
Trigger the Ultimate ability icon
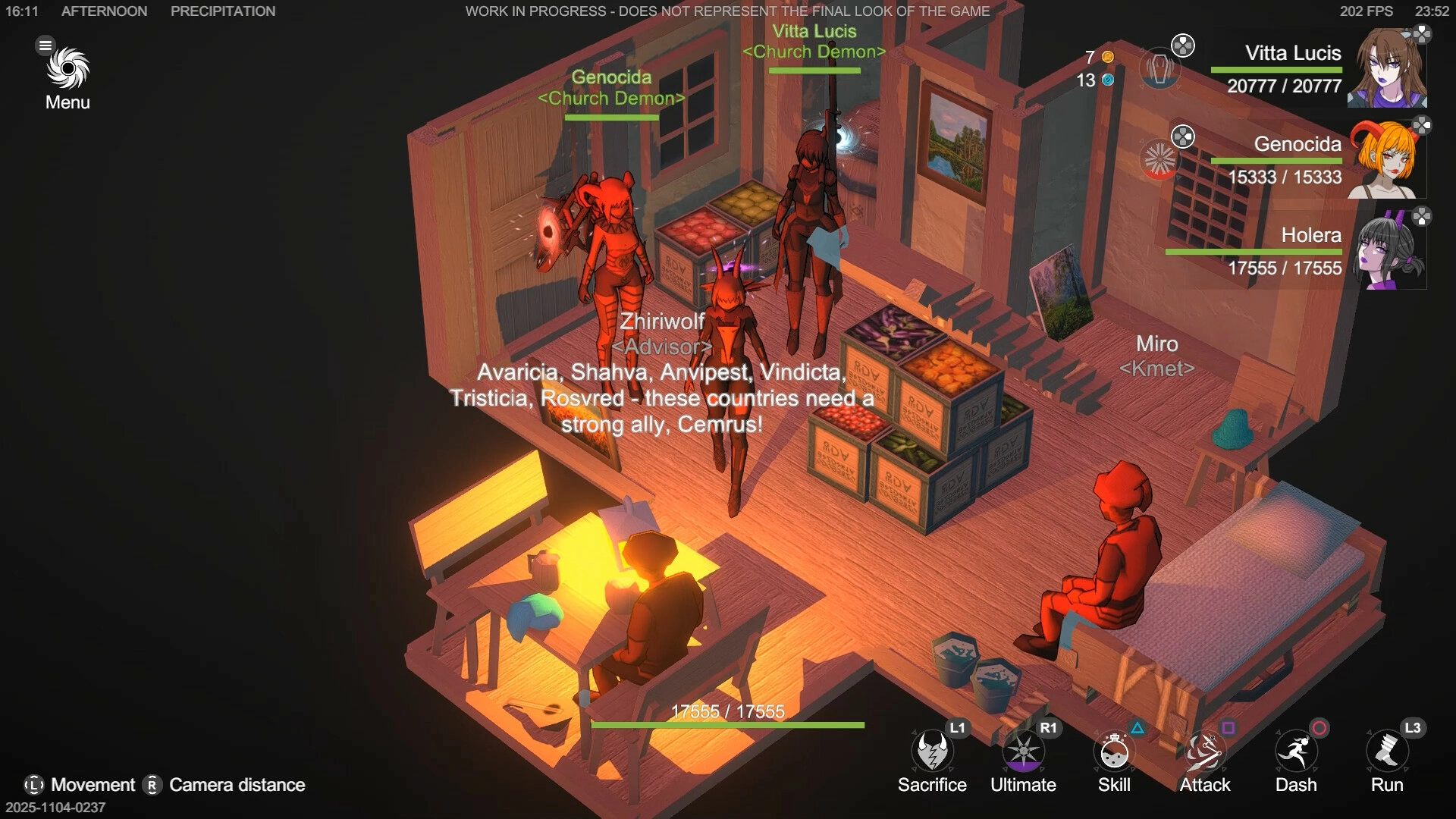pyautogui.click(x=1023, y=752)
